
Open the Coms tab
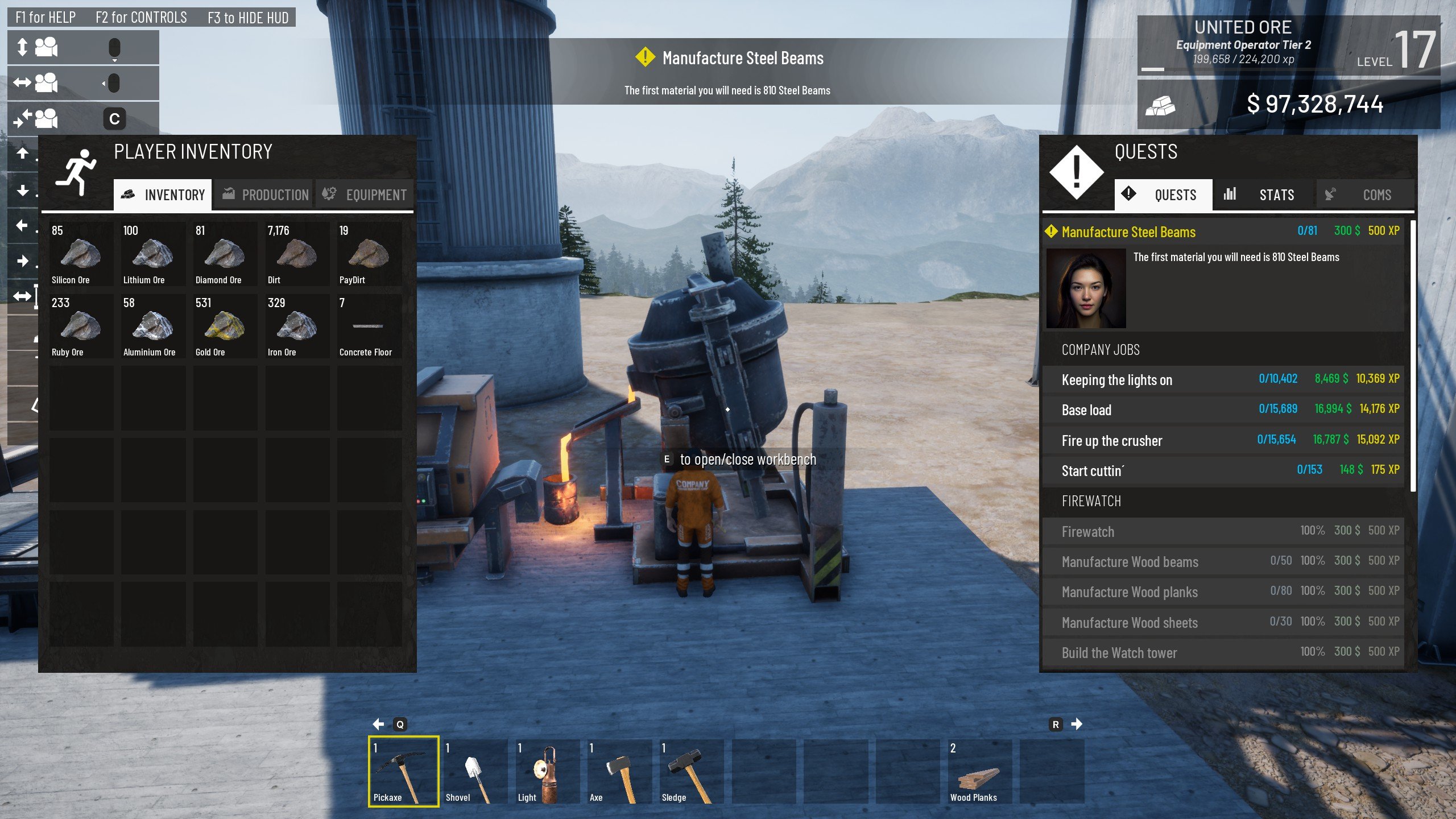1365,195
